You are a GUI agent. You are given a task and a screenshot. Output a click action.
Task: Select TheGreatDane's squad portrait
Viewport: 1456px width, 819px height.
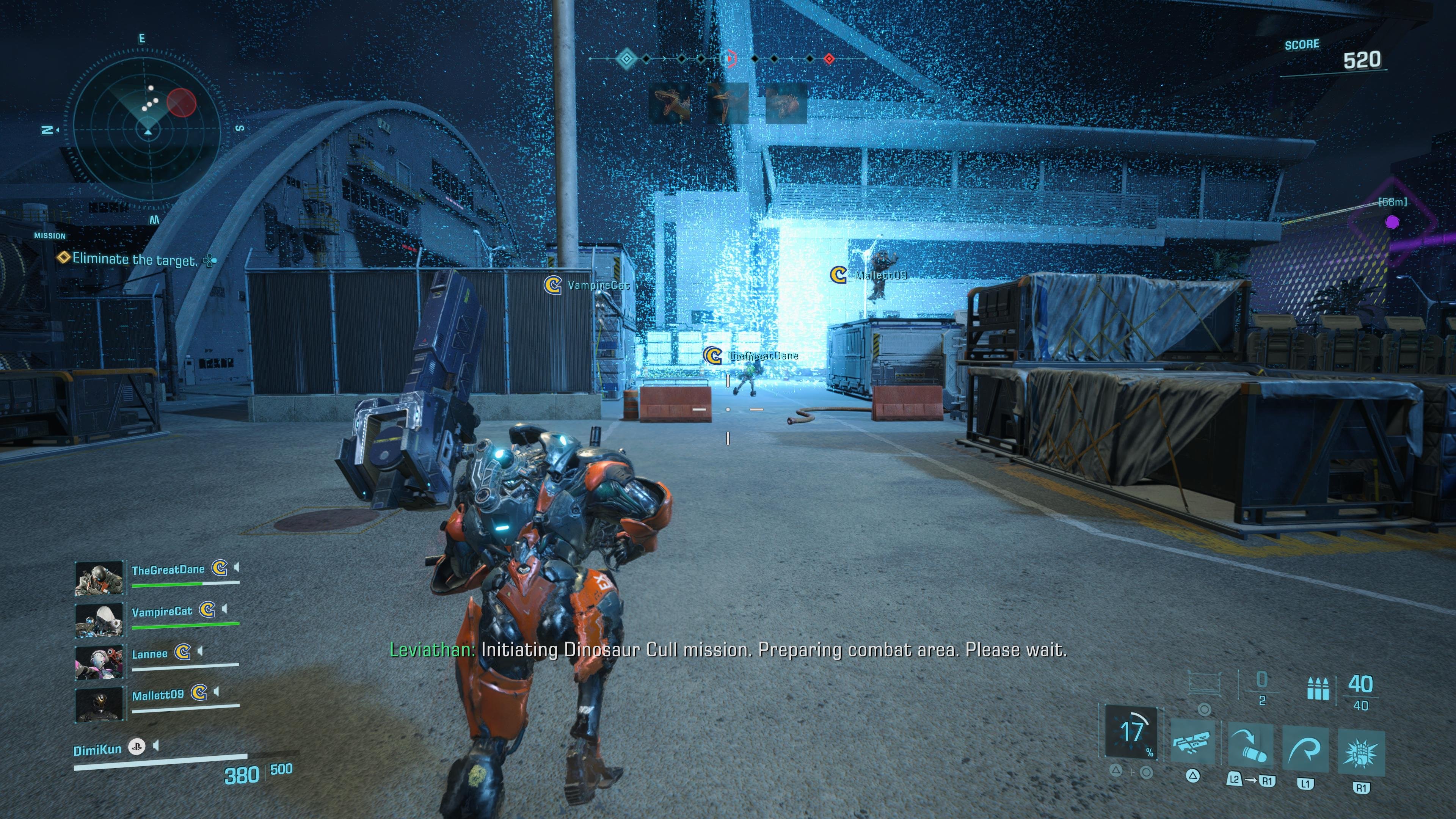[x=99, y=577]
